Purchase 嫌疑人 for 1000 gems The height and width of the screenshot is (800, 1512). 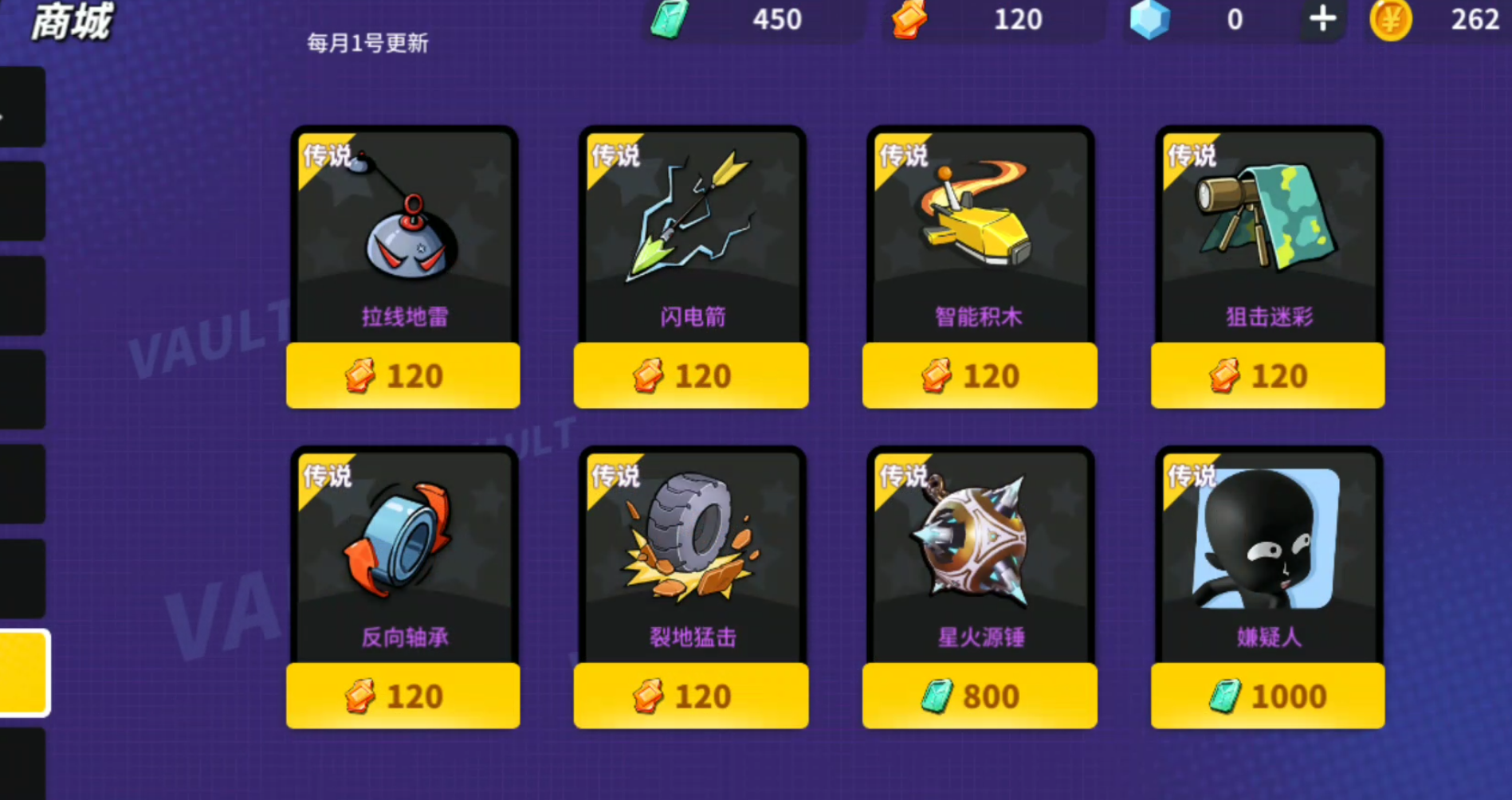pos(1267,695)
